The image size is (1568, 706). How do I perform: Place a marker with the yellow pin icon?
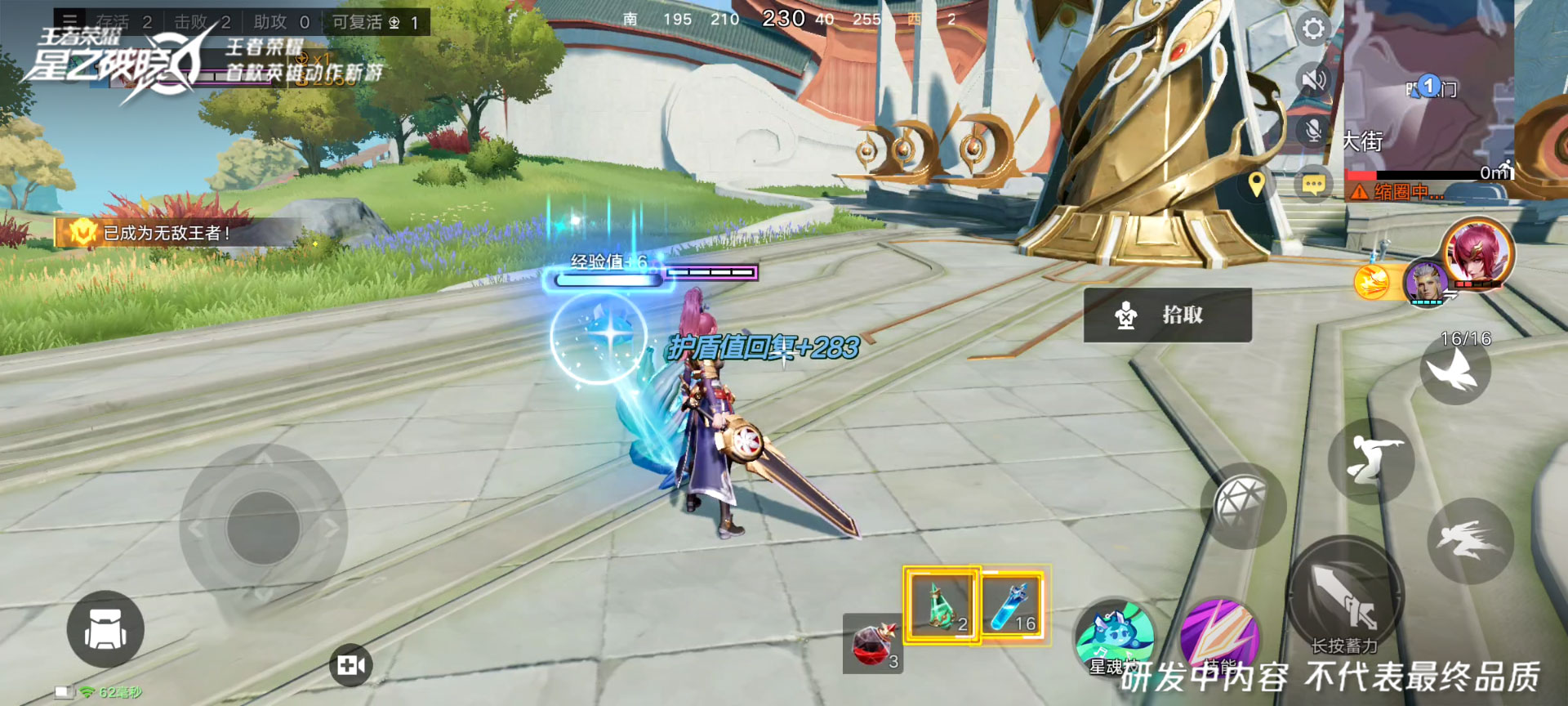pos(1257,184)
